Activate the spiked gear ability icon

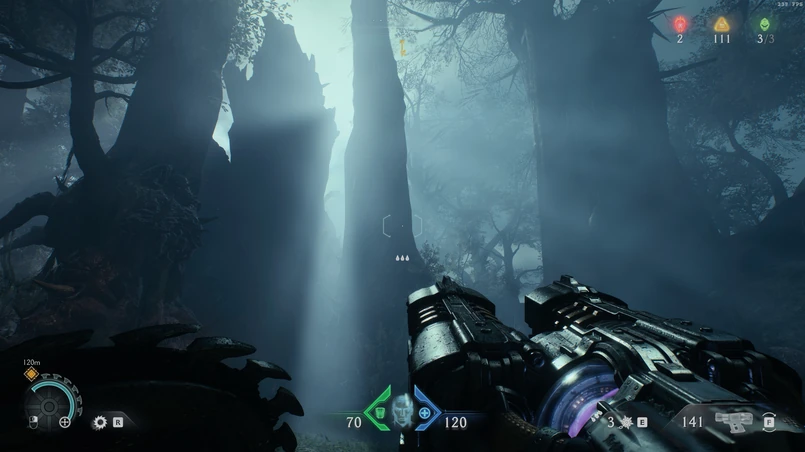(x=99, y=423)
